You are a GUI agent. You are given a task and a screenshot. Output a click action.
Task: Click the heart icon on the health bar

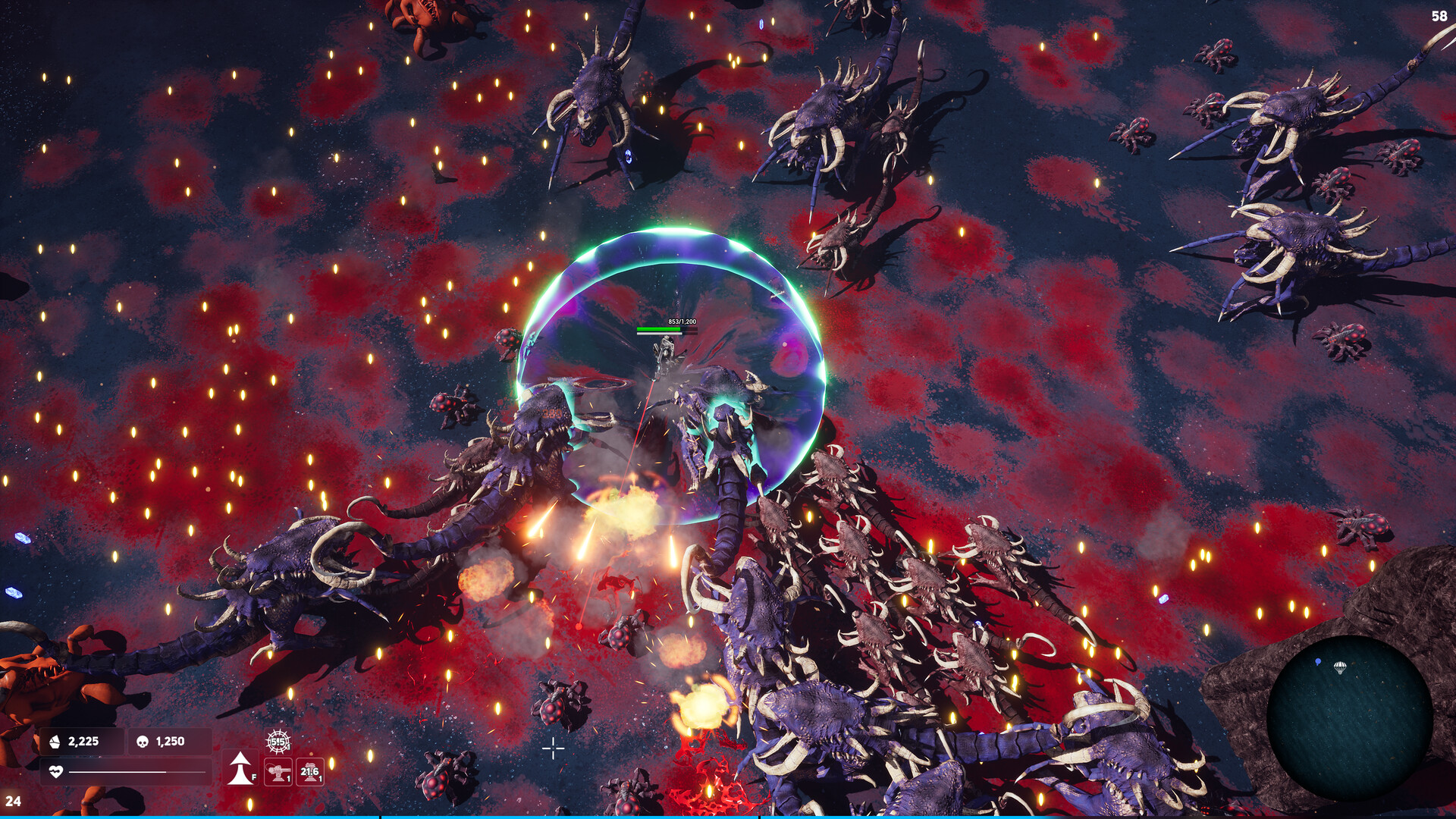point(56,772)
